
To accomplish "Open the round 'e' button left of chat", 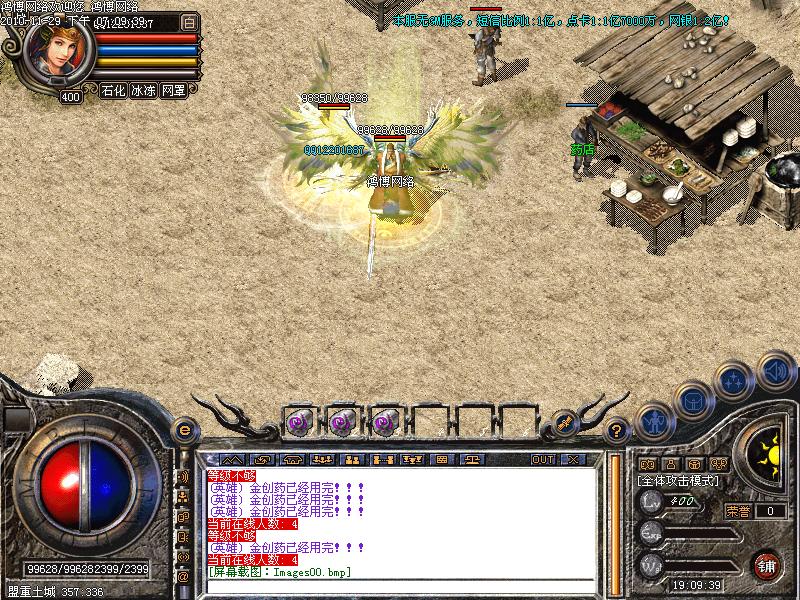I will tap(183, 429).
